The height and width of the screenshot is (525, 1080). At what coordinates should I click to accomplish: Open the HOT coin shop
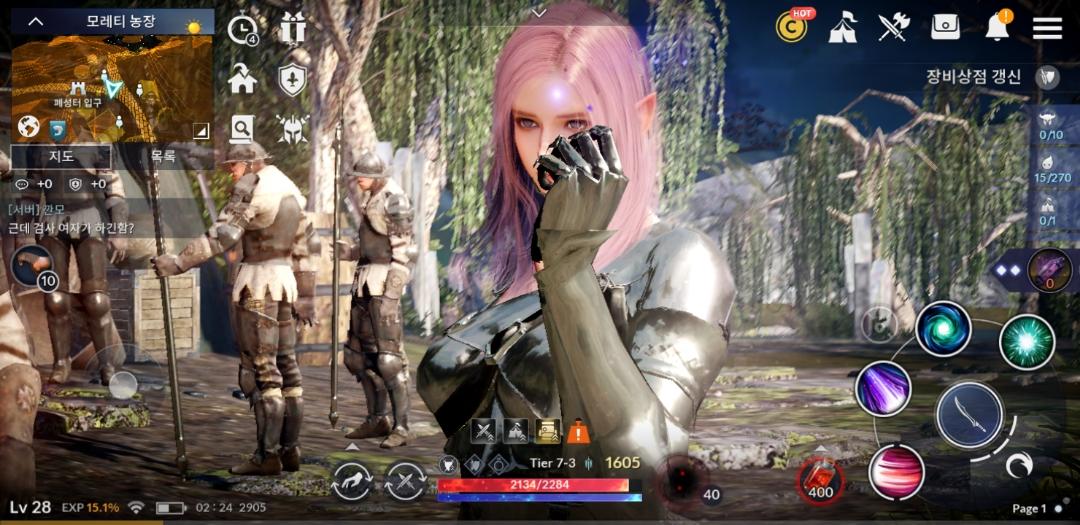pyautogui.click(x=792, y=27)
